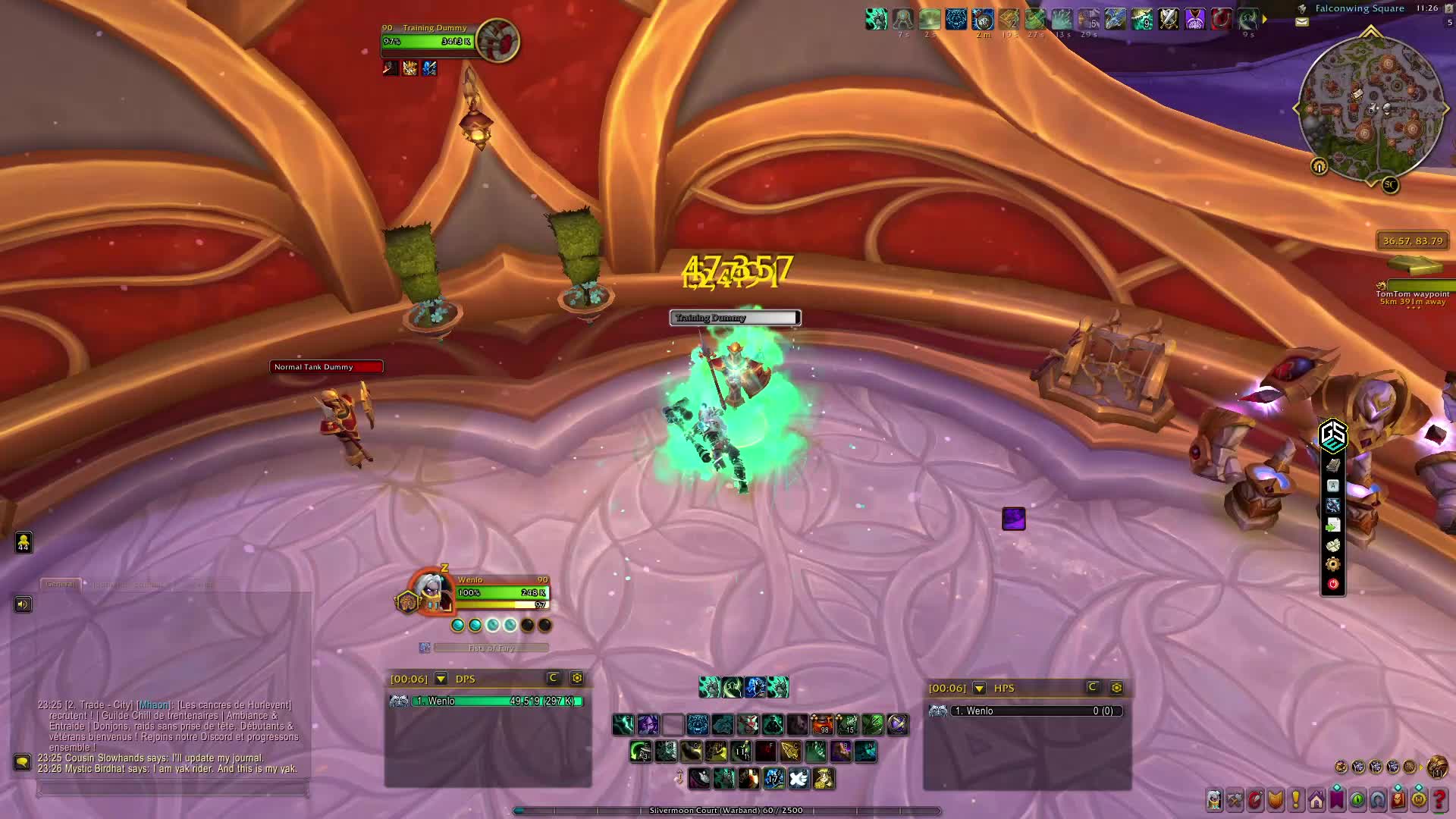Activate the white paw print ability
The width and height of the screenshot is (1456, 819).
(x=799, y=778)
